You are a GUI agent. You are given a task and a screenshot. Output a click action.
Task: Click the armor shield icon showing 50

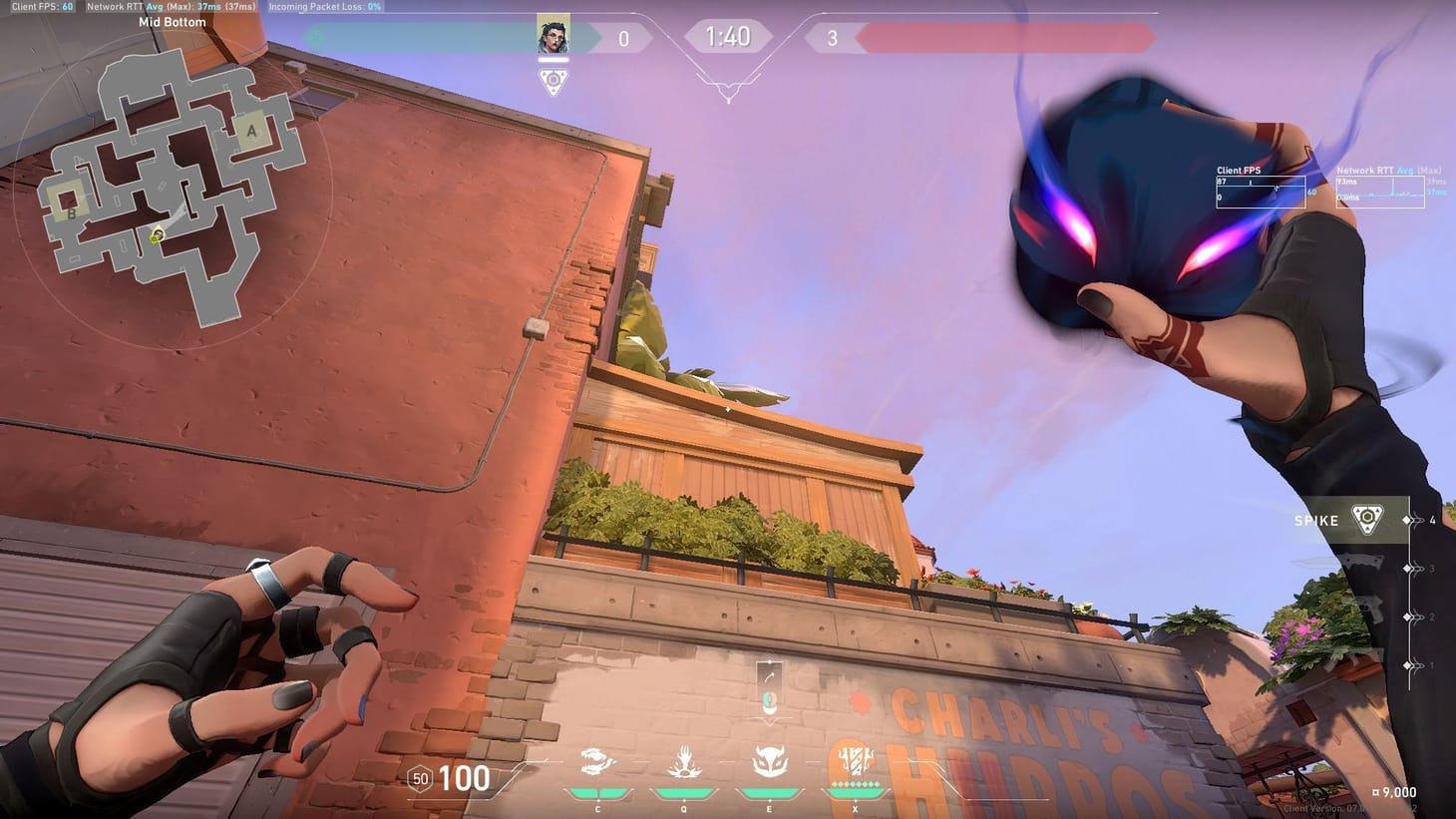(418, 779)
